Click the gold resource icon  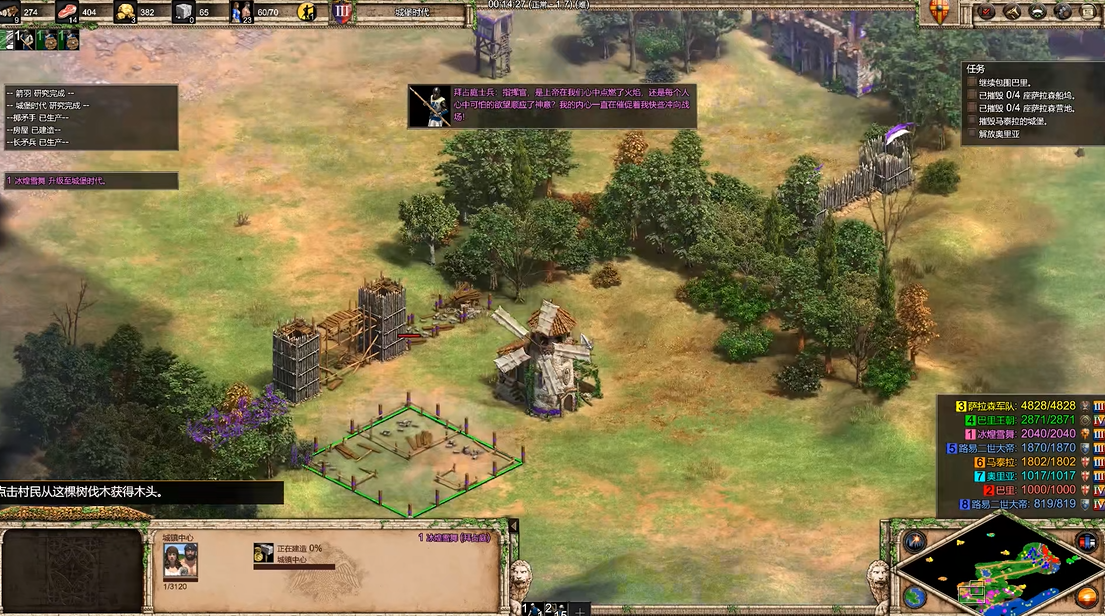(x=126, y=12)
